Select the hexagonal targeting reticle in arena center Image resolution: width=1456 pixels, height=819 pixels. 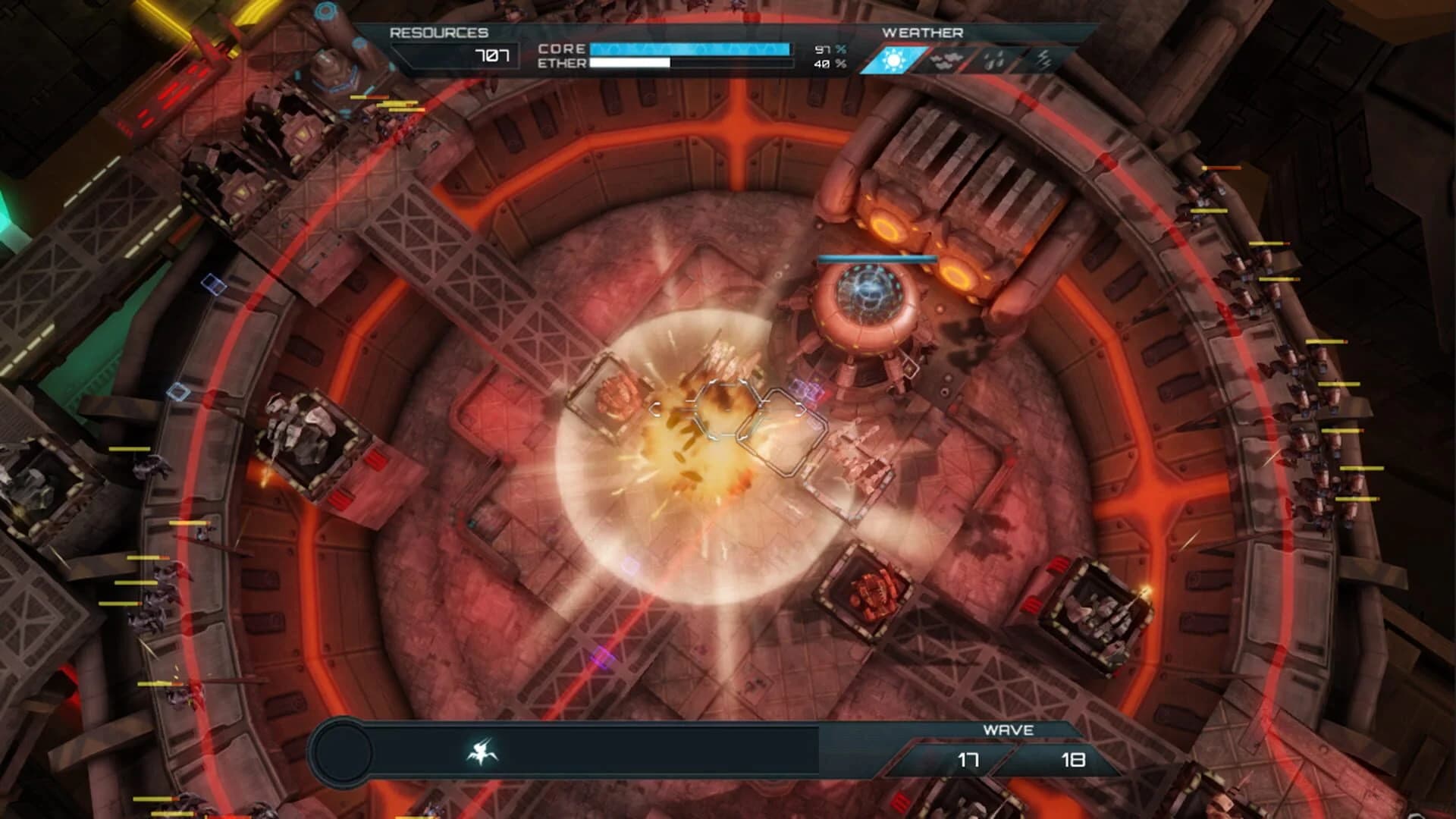tap(726, 411)
